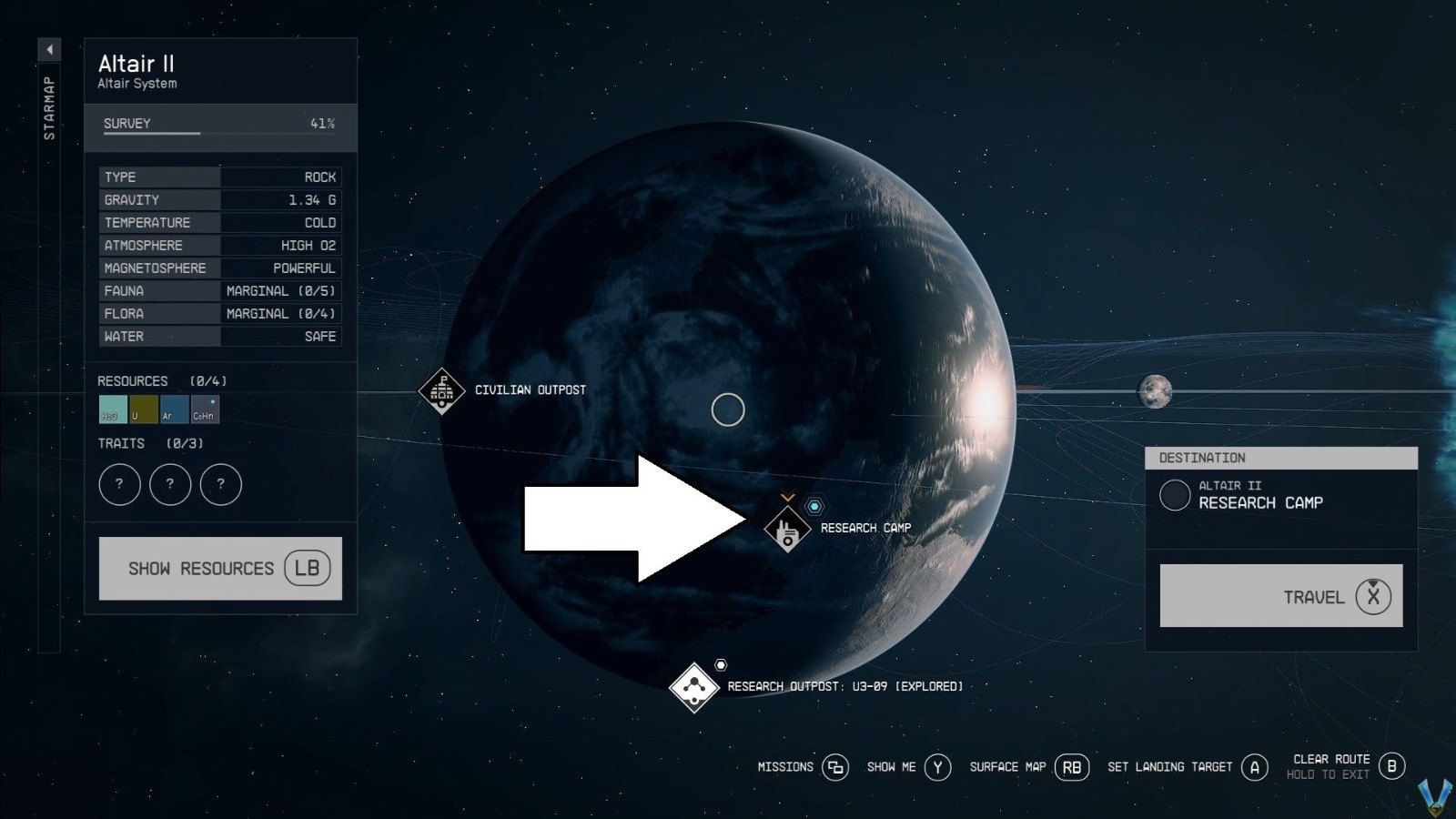Click the Civilian Outpost diamond icon

click(x=440, y=391)
